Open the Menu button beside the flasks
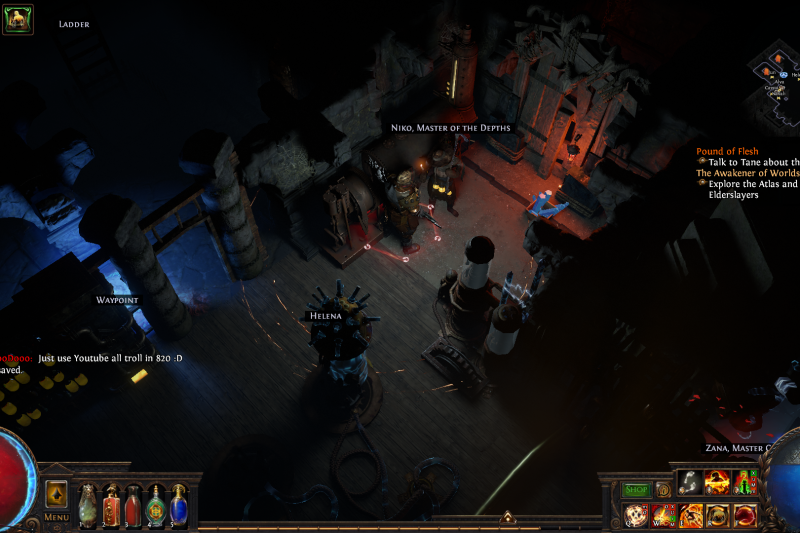800x533 pixels. pyautogui.click(x=56, y=517)
